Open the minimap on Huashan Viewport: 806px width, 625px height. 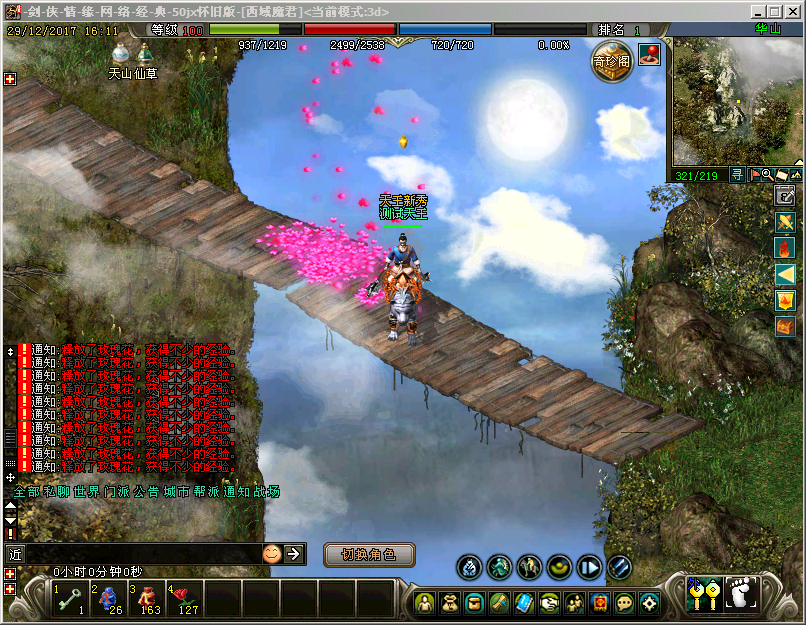click(737, 102)
